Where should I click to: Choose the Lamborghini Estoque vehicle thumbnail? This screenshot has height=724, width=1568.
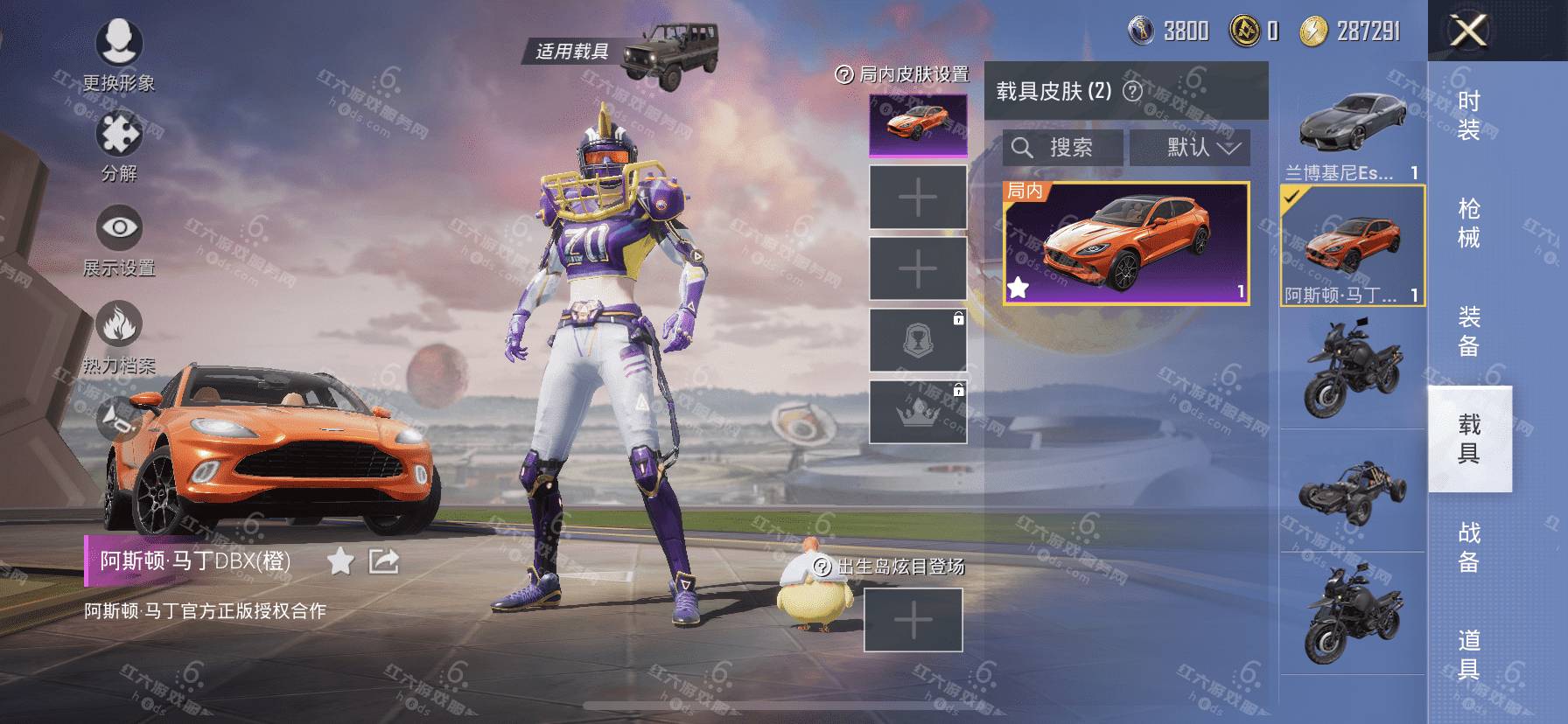click(1352, 131)
